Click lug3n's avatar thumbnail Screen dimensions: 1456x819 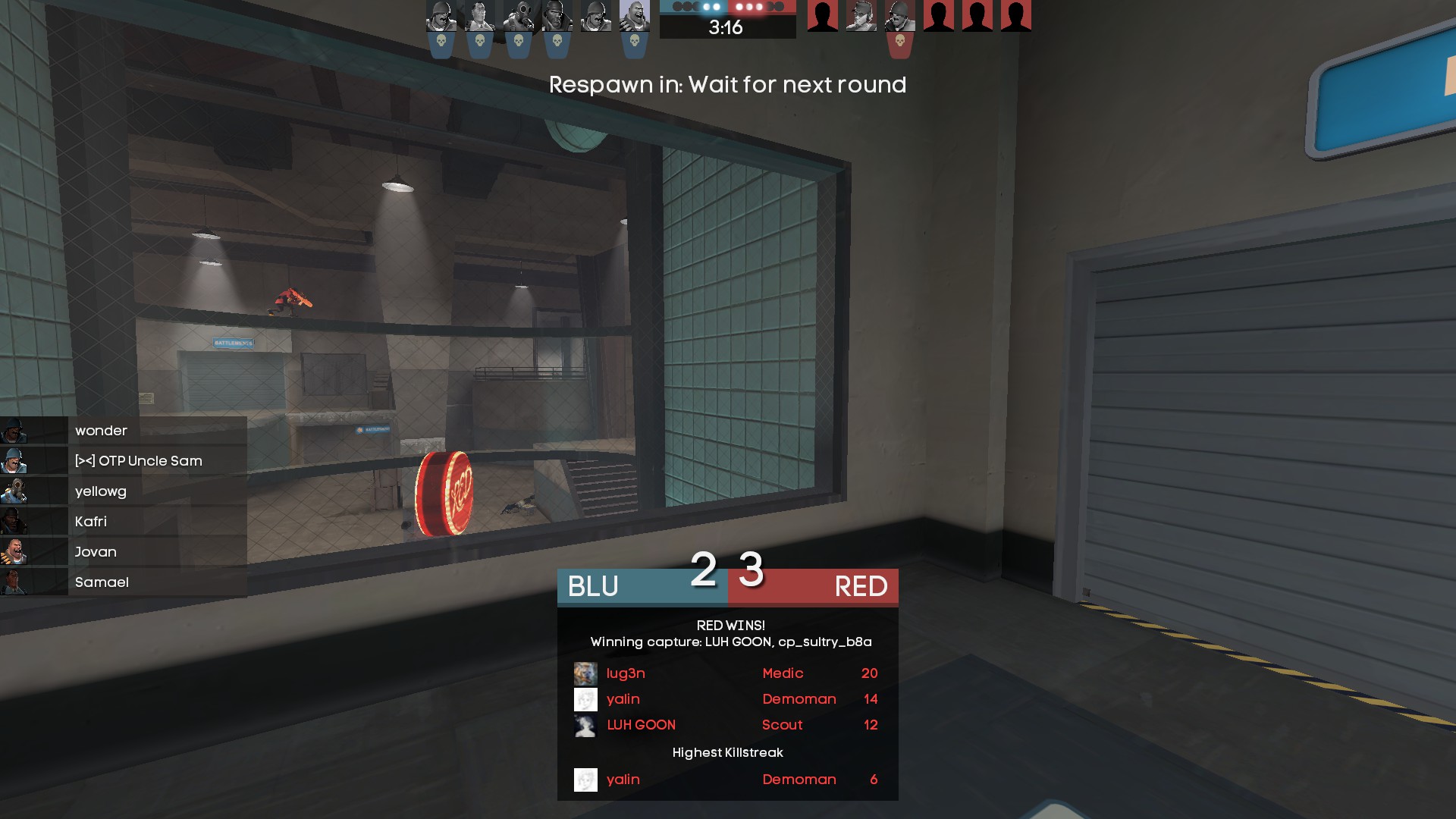(585, 673)
